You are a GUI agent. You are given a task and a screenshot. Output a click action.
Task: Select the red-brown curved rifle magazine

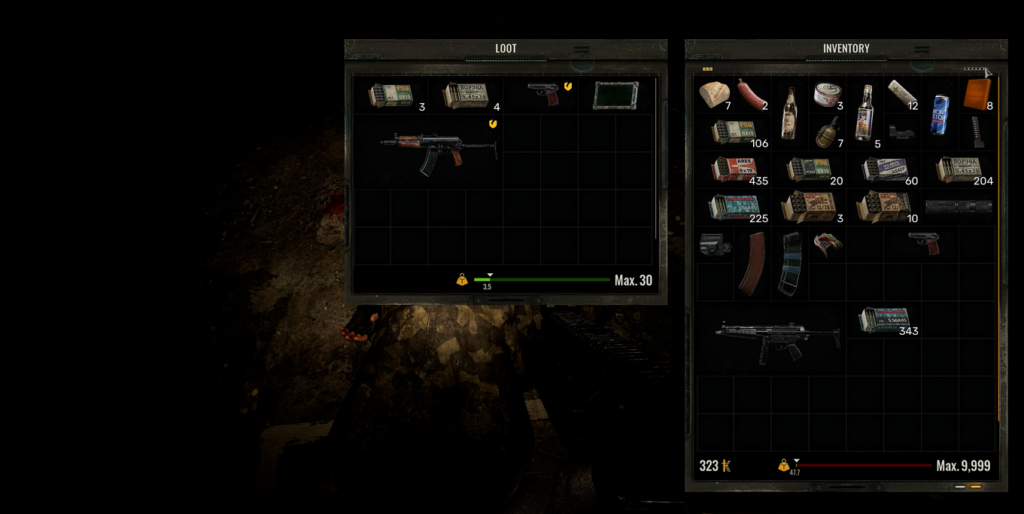click(751, 263)
